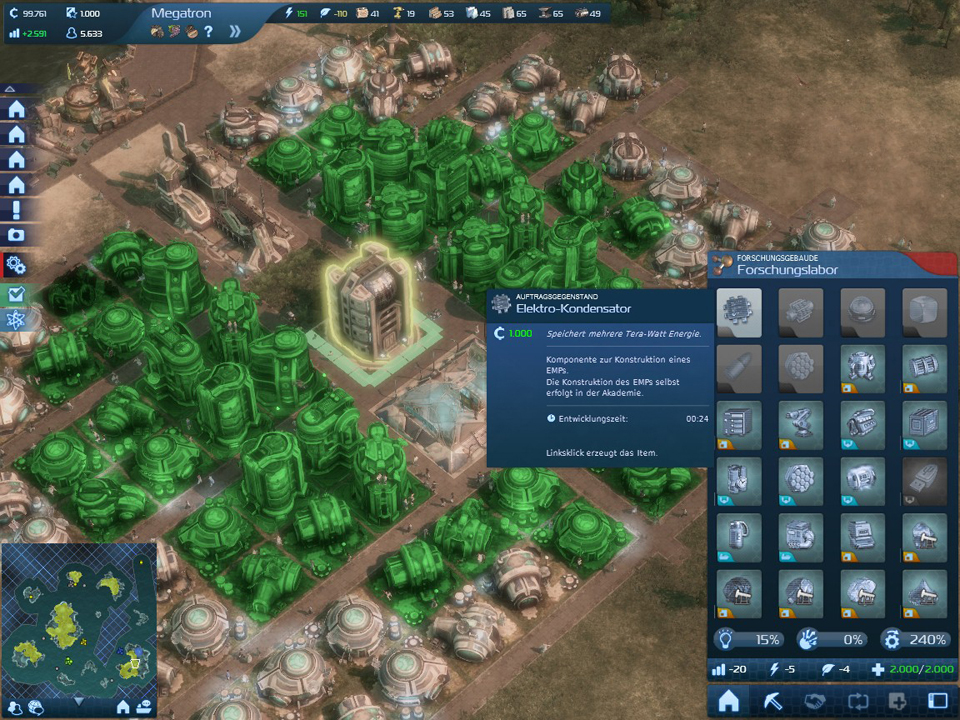Switch to the pickaxe production tab
Viewport: 960px width, 720px height.
point(773,700)
